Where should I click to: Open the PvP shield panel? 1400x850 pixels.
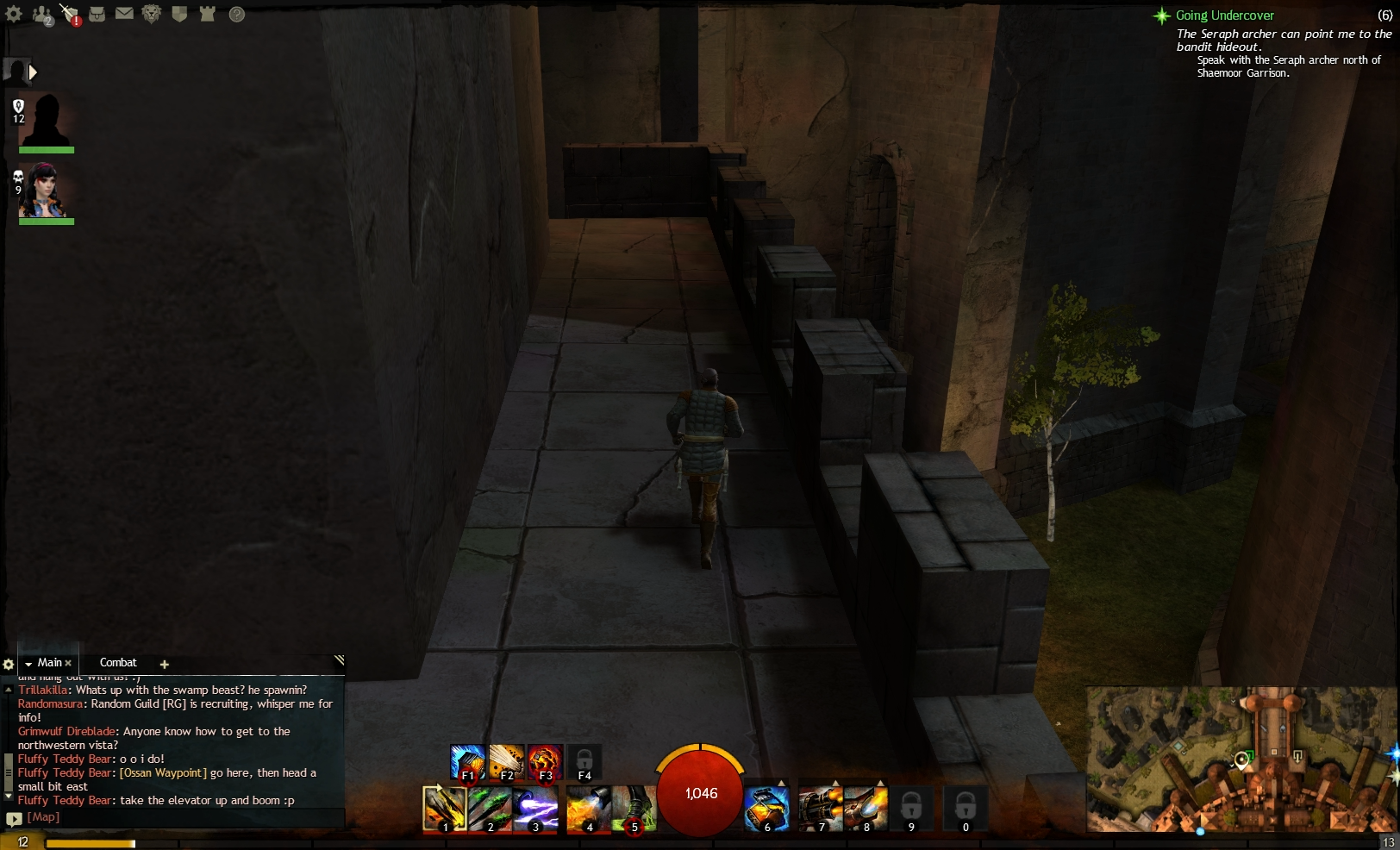tap(179, 15)
